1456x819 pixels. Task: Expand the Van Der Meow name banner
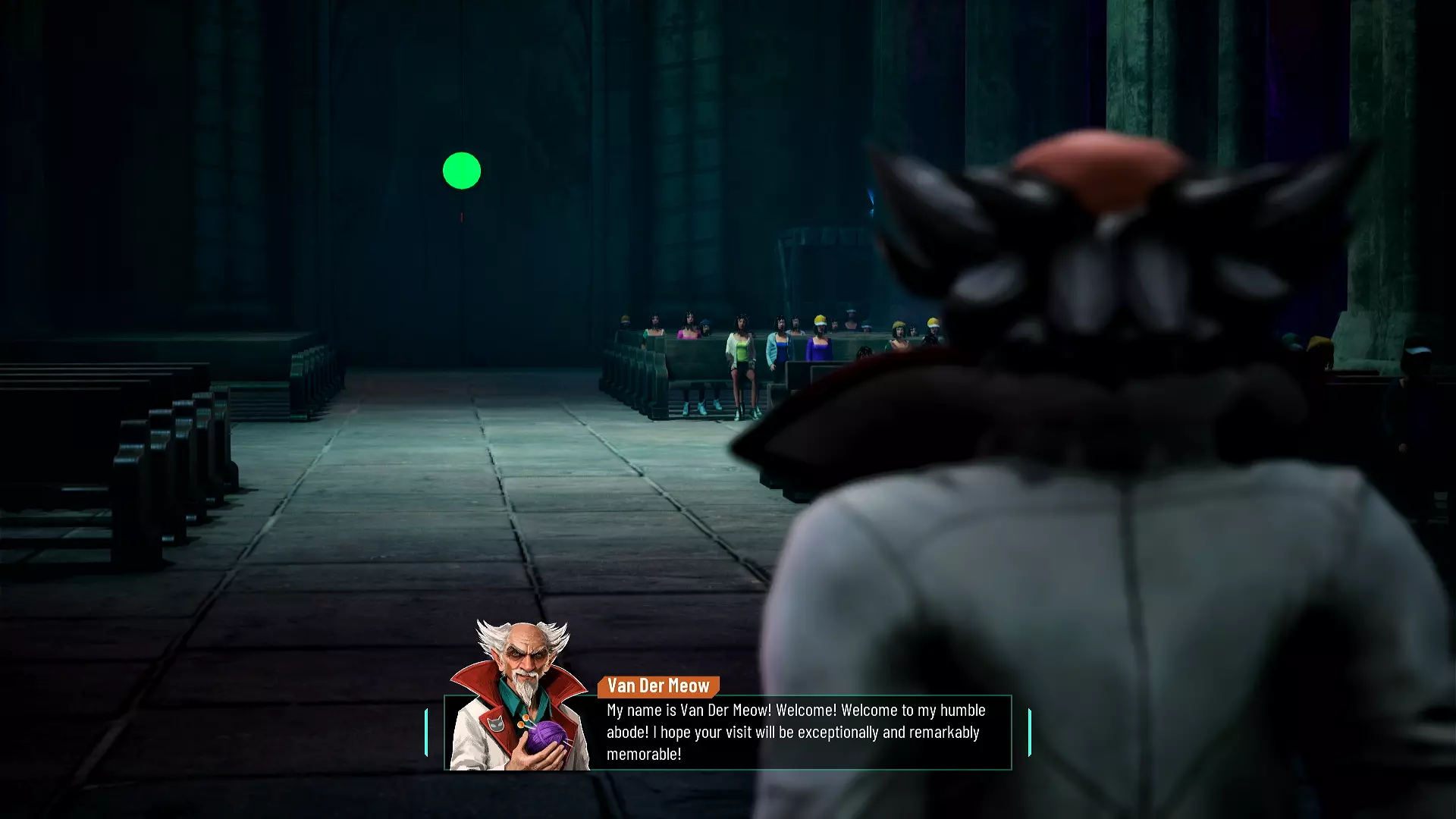click(657, 687)
